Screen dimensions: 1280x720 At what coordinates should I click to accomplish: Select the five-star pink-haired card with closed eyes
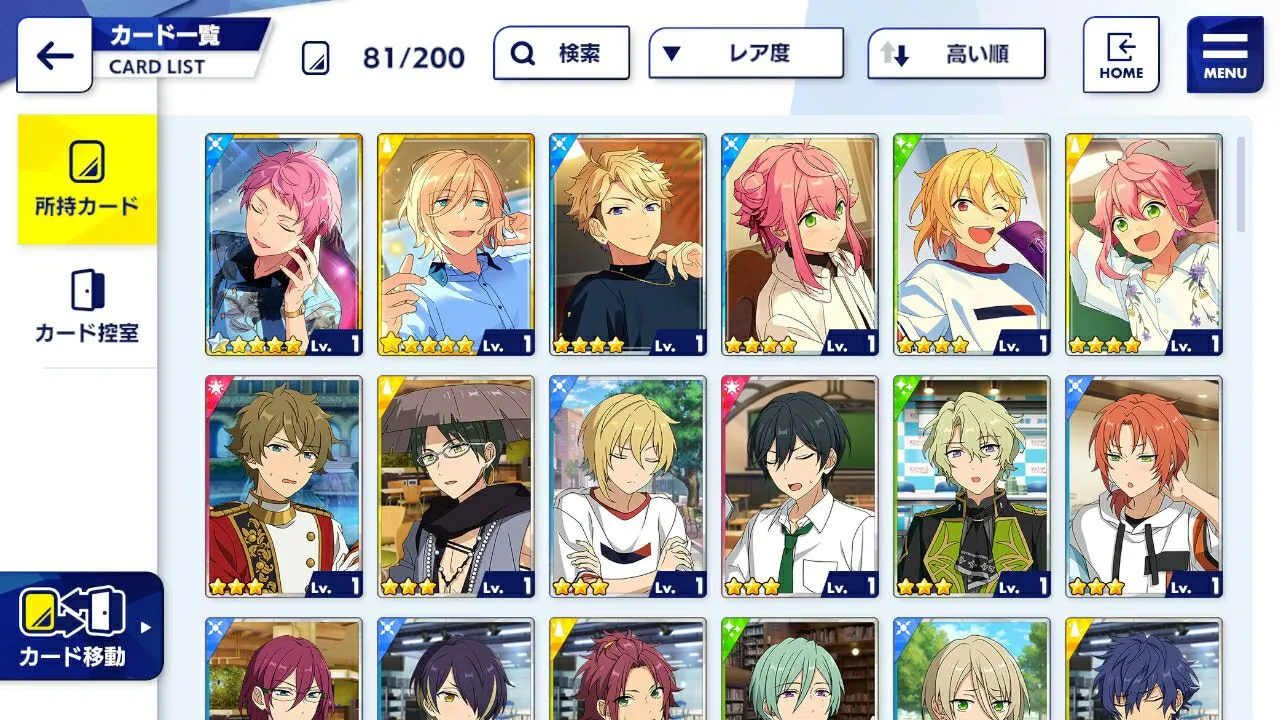(x=284, y=244)
